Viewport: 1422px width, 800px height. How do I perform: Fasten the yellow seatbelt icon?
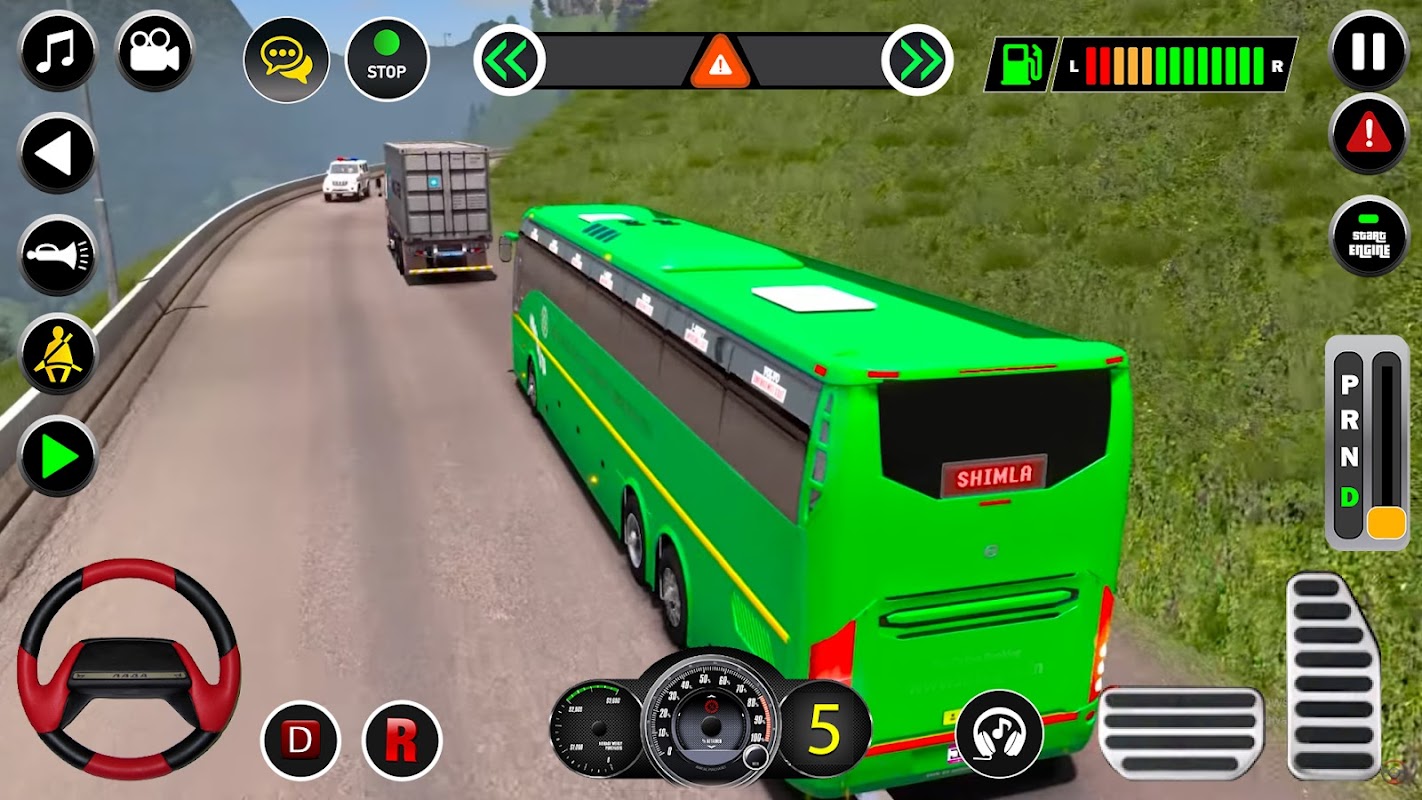pyautogui.click(x=57, y=355)
